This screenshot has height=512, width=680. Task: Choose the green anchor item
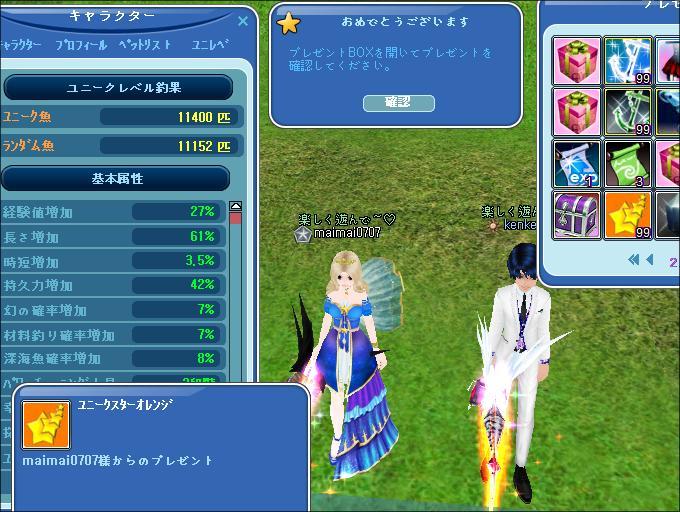click(x=628, y=112)
